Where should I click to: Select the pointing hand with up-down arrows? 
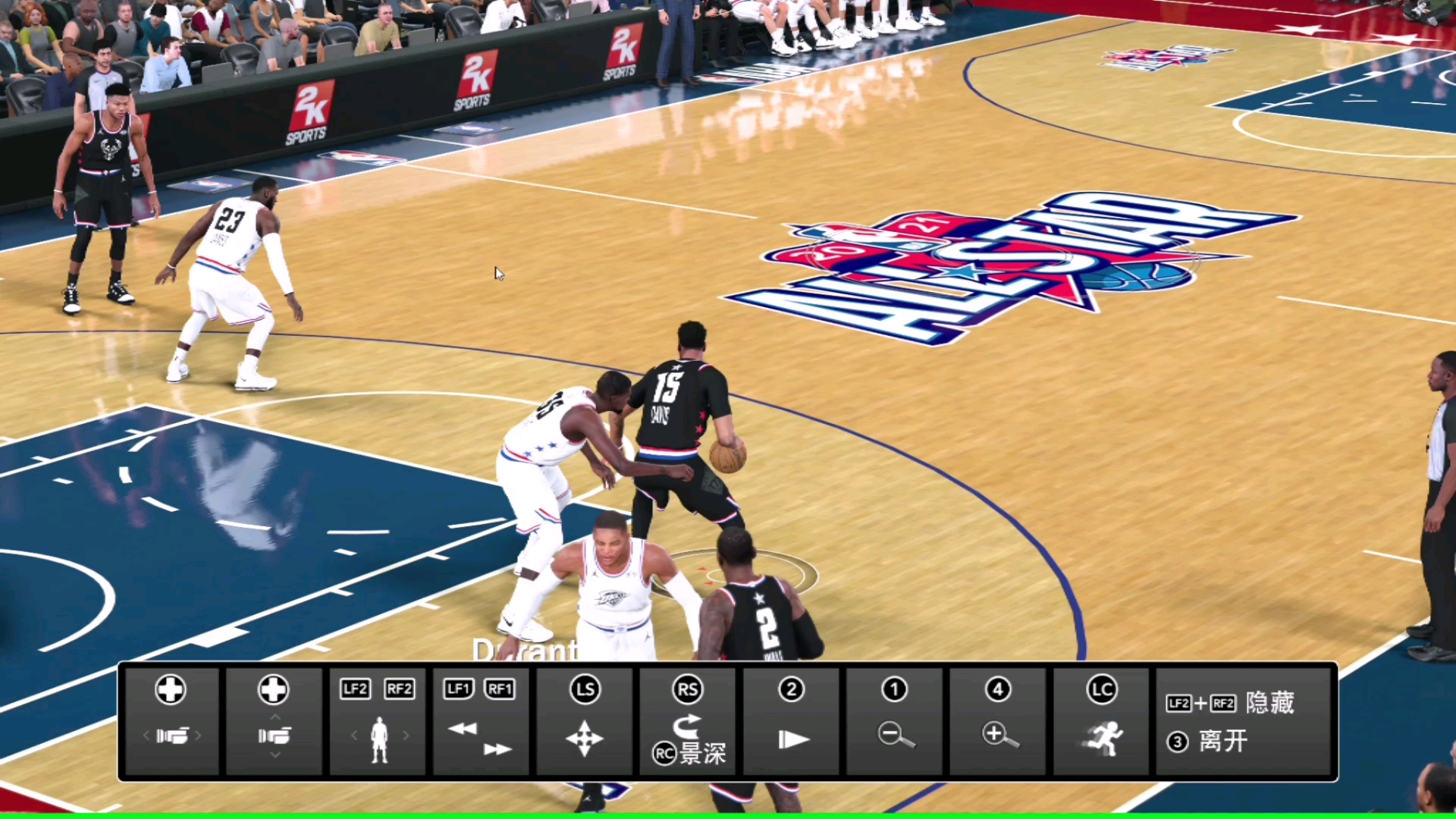point(275,736)
